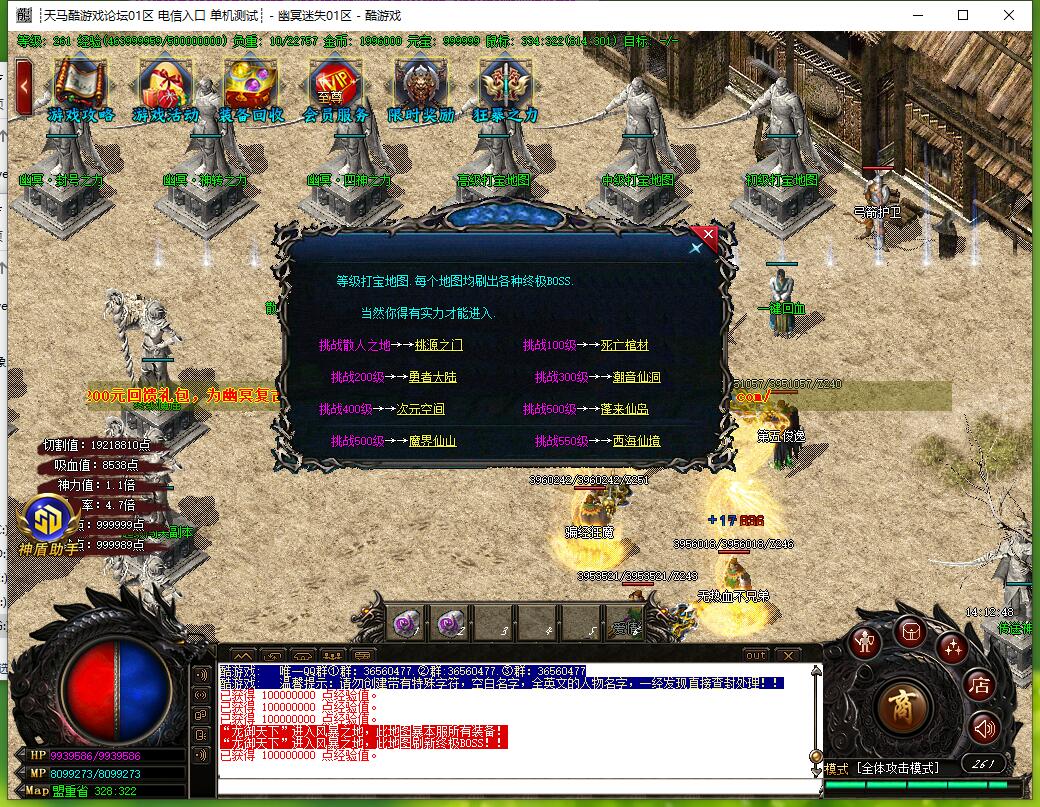The width and height of the screenshot is (1040, 807).
Task: Open 装备回收 equipment recycling
Action: tap(250, 86)
